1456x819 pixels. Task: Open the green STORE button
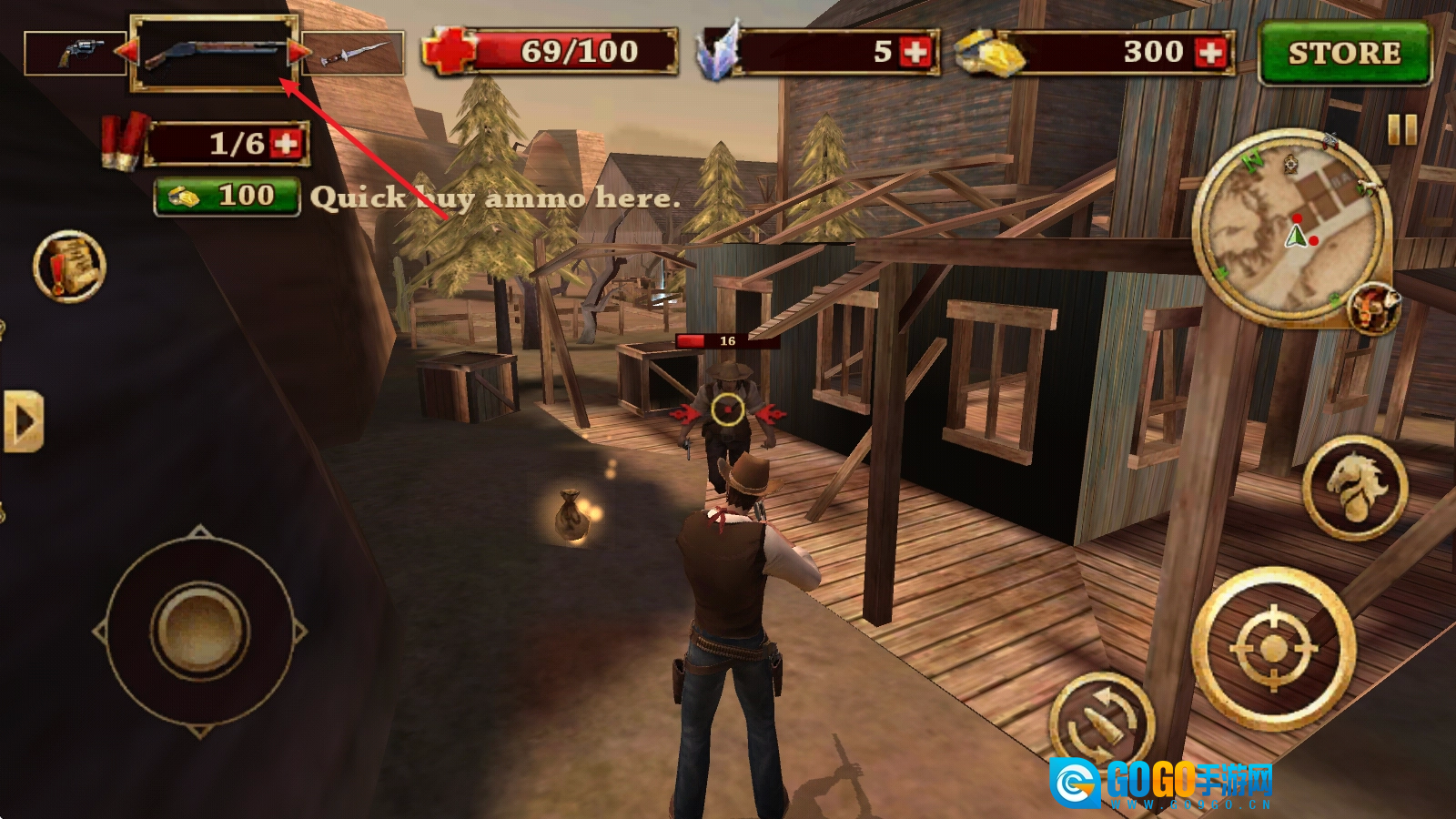tap(1344, 54)
